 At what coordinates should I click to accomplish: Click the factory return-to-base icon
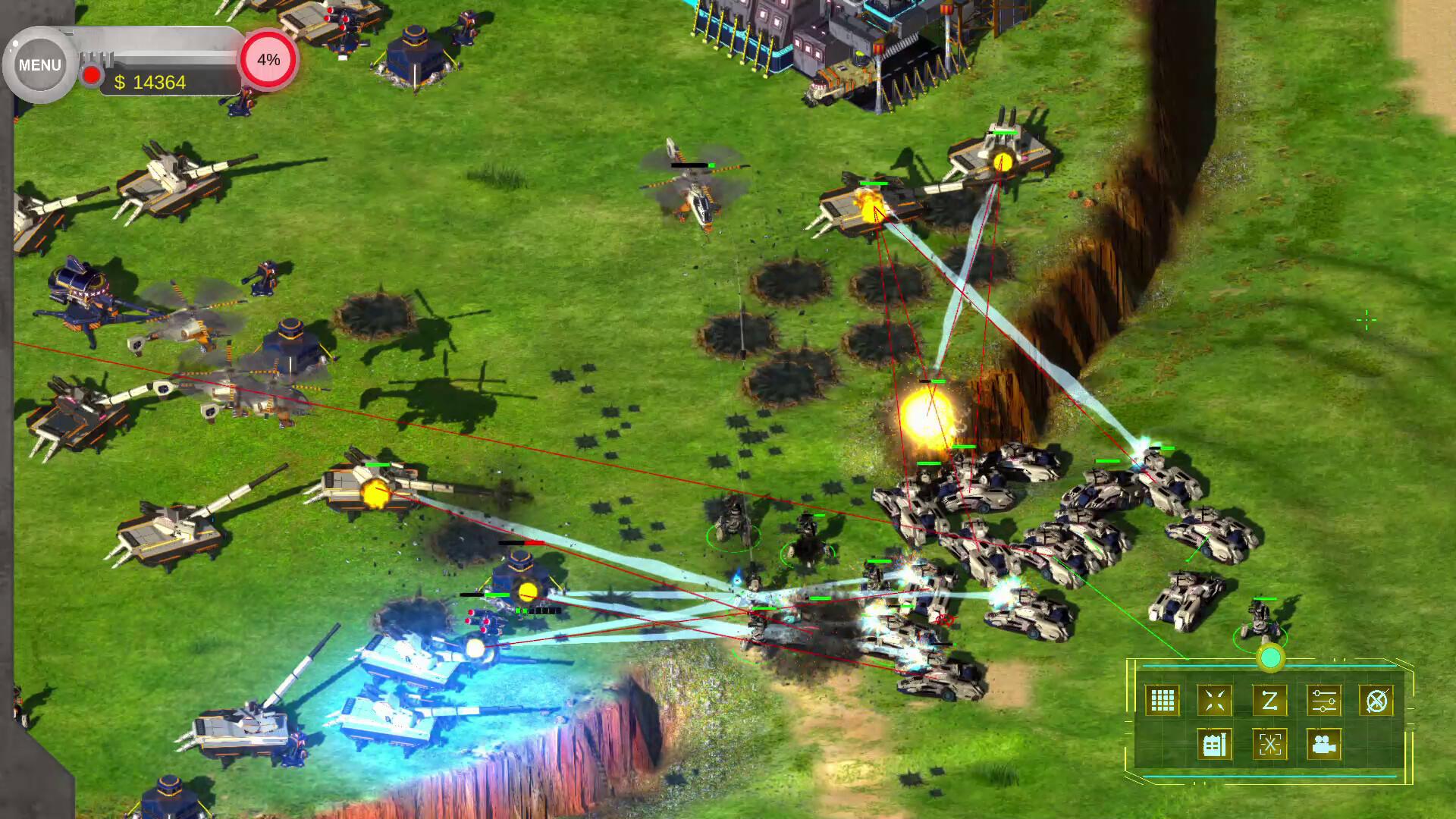pos(1214,744)
